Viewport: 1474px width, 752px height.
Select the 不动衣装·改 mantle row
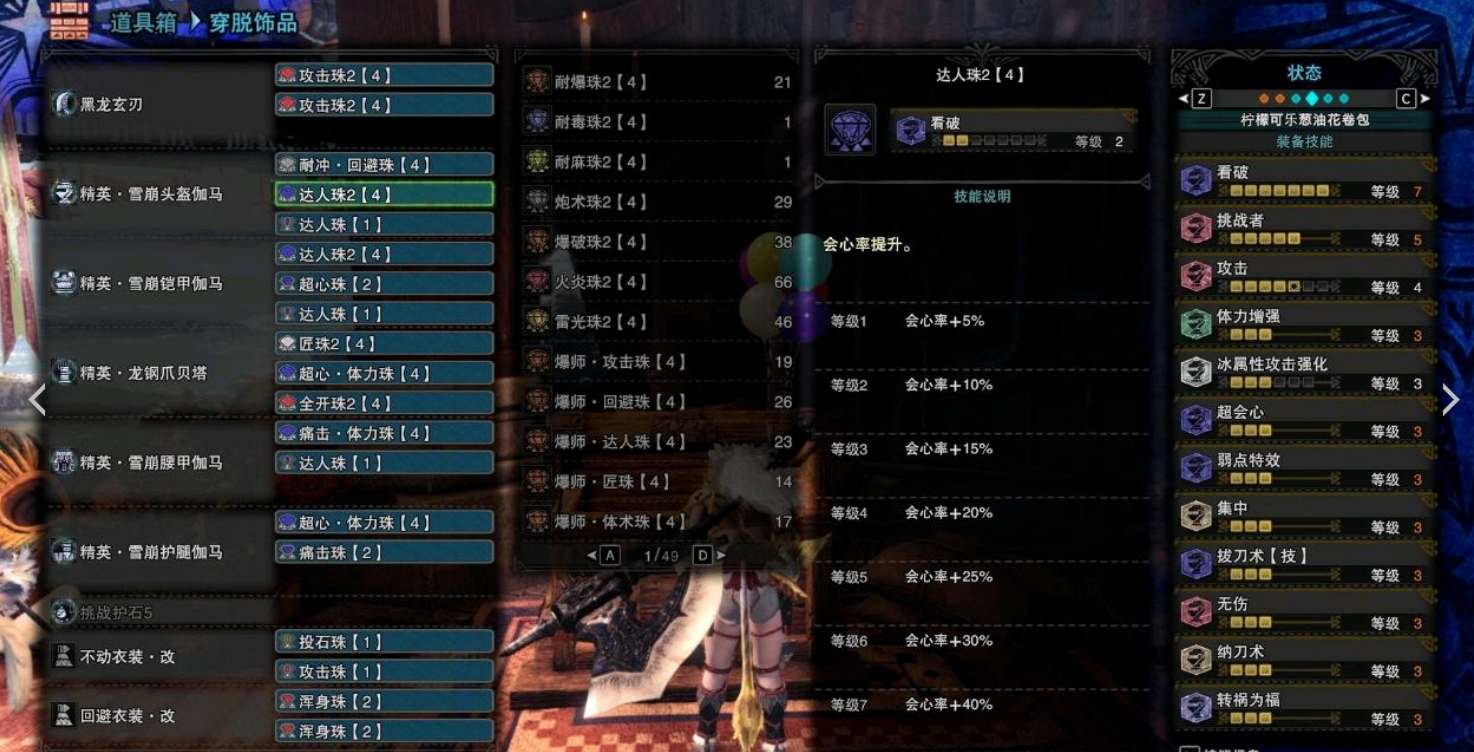(158, 657)
